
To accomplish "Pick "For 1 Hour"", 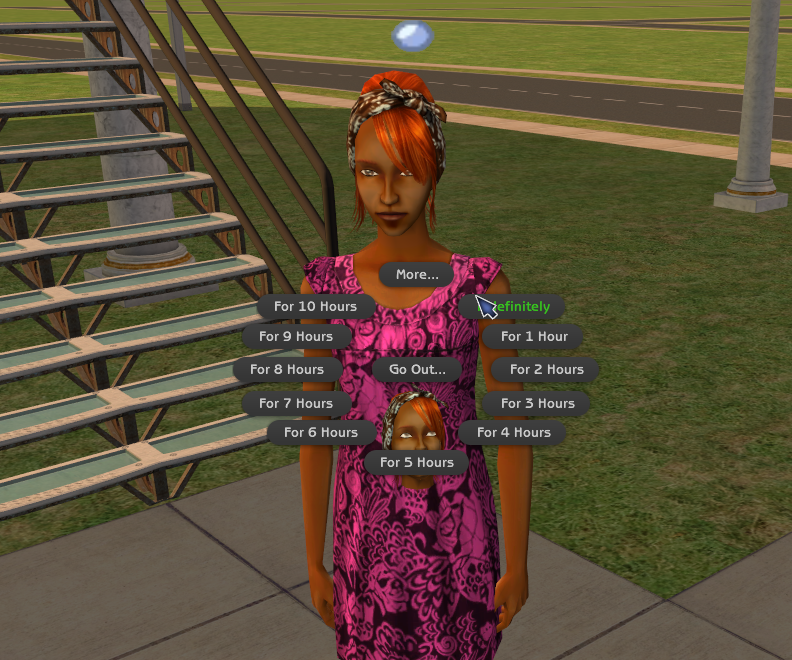I will click(x=534, y=337).
